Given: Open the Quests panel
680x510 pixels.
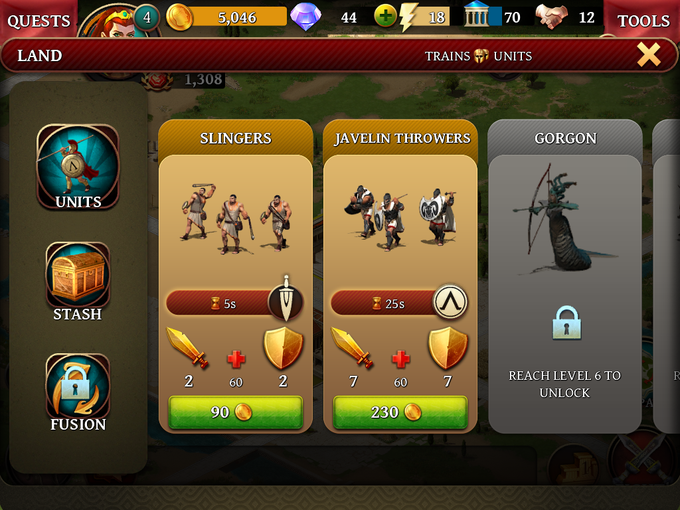Looking at the screenshot, I should [38, 20].
